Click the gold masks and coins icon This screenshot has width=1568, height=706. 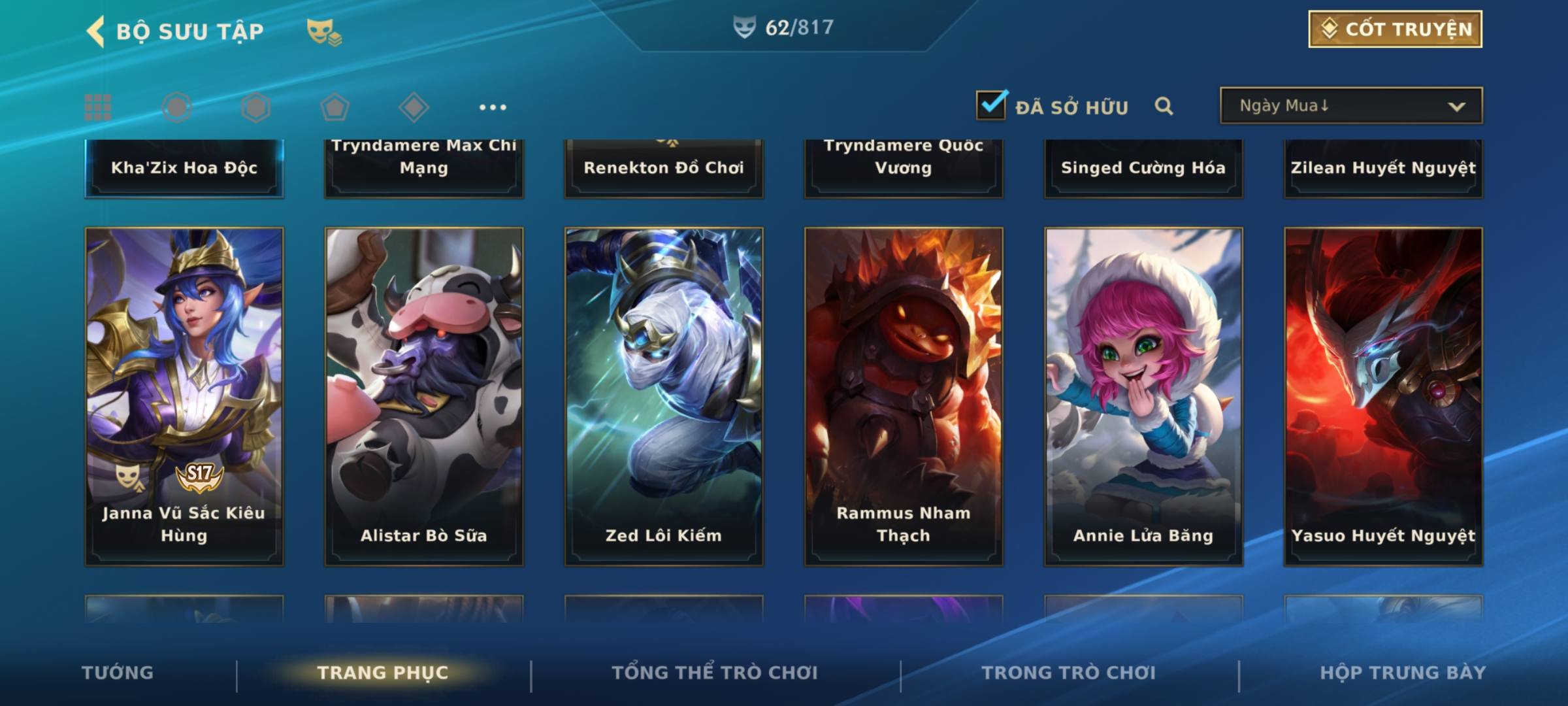click(x=324, y=32)
